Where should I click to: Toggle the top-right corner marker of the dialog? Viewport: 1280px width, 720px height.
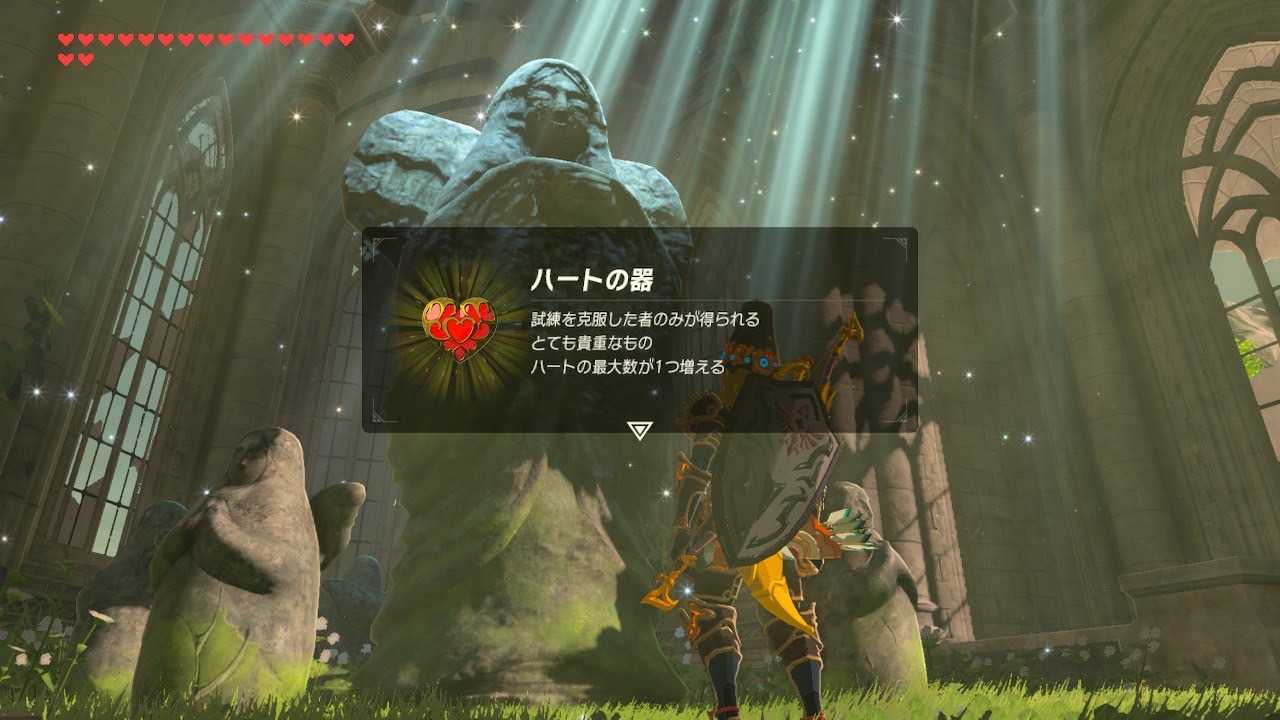tap(902, 243)
